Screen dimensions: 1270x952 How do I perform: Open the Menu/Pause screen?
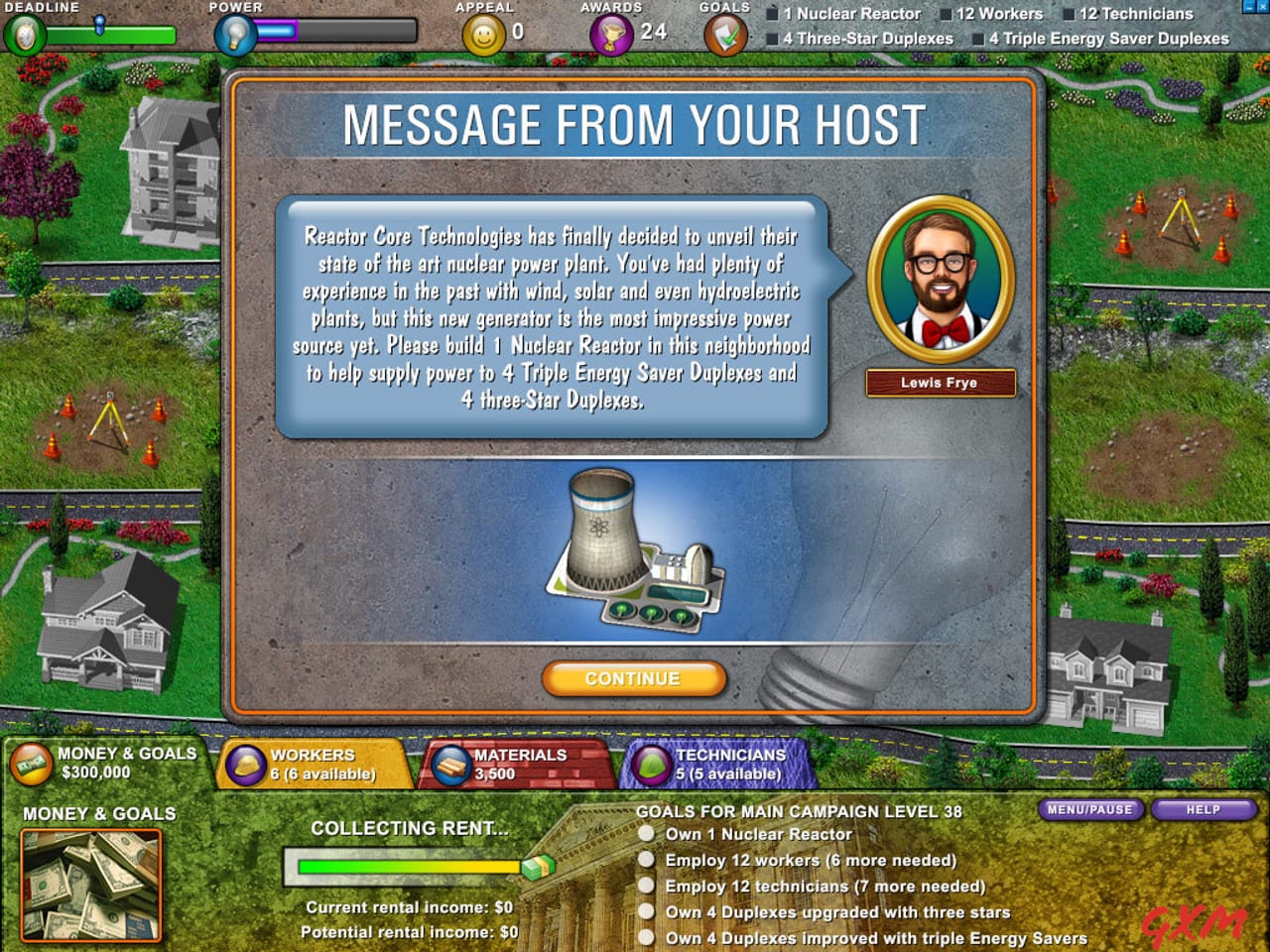[1090, 810]
